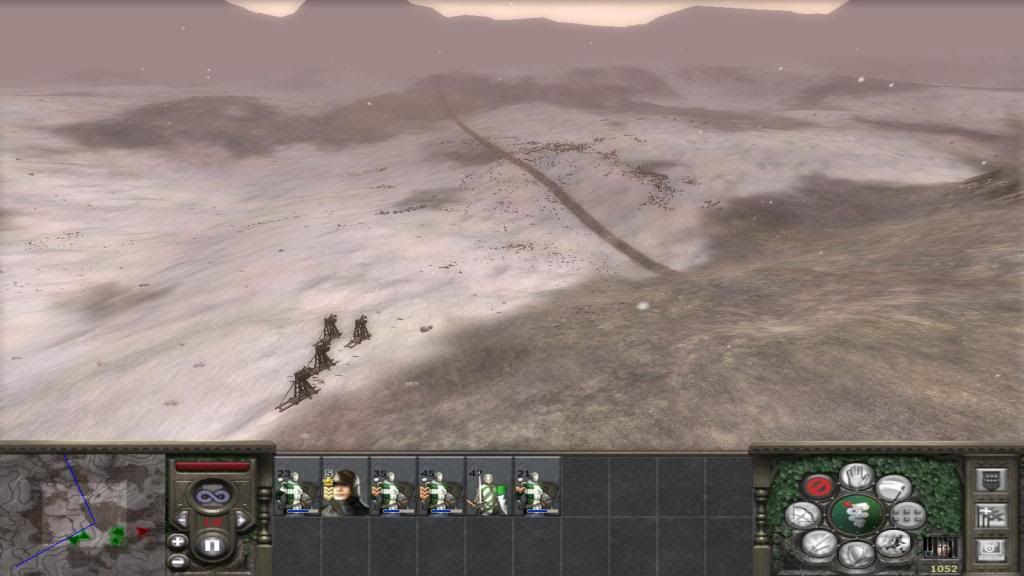
Task: Toggle run mode with the running man icon
Action: point(893,543)
